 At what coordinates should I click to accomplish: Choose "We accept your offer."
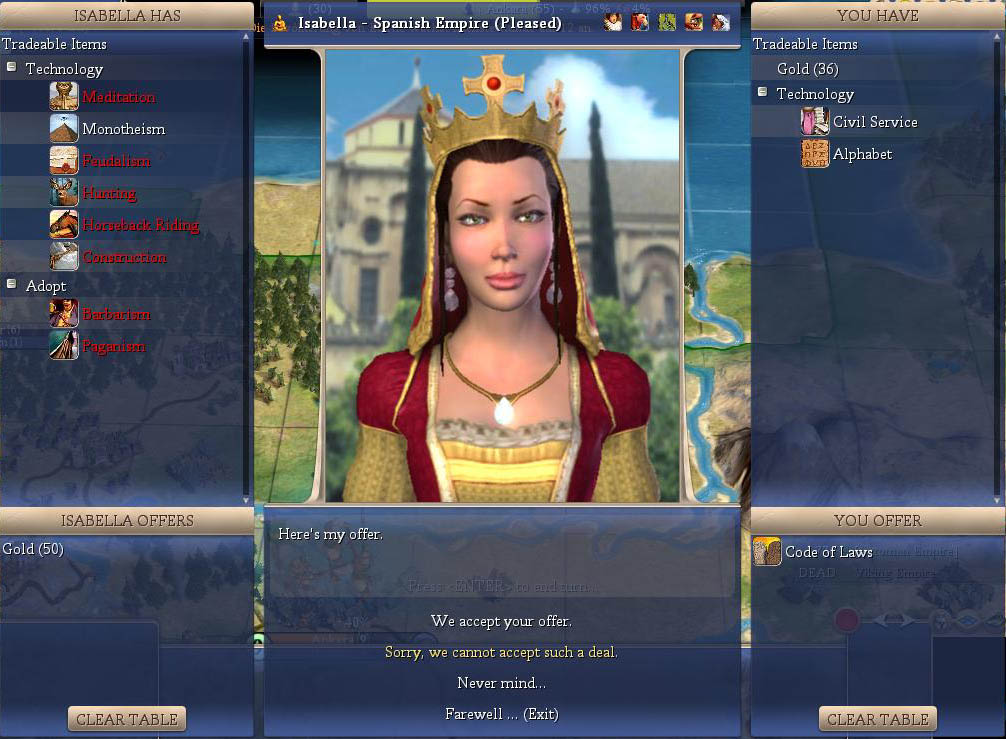pos(501,621)
